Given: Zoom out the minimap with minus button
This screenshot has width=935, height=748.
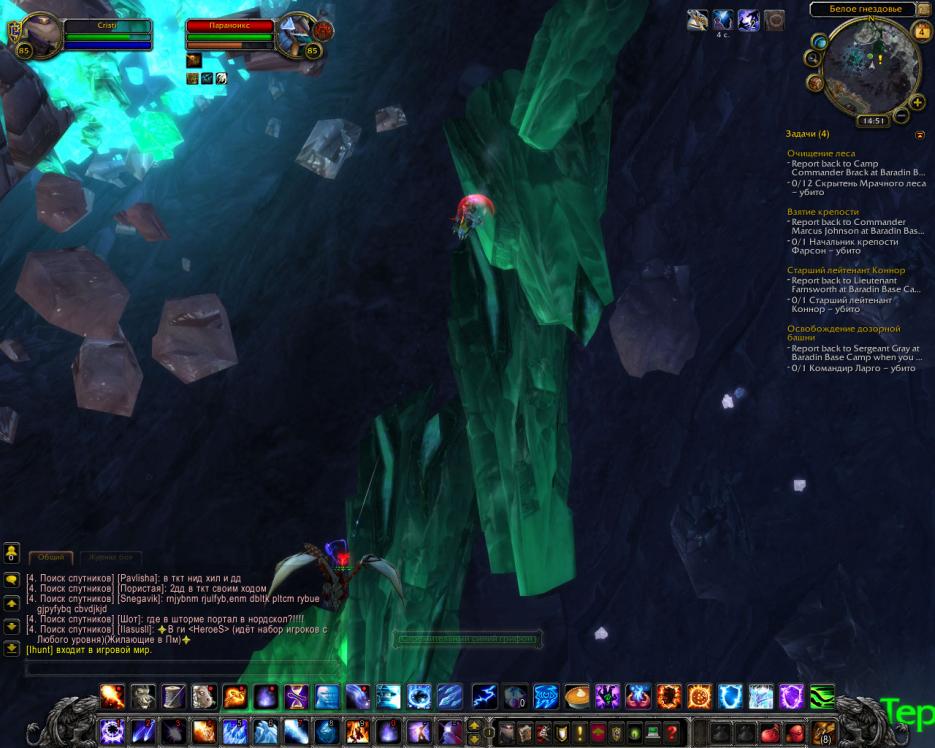Looking at the screenshot, I should 901,116.
